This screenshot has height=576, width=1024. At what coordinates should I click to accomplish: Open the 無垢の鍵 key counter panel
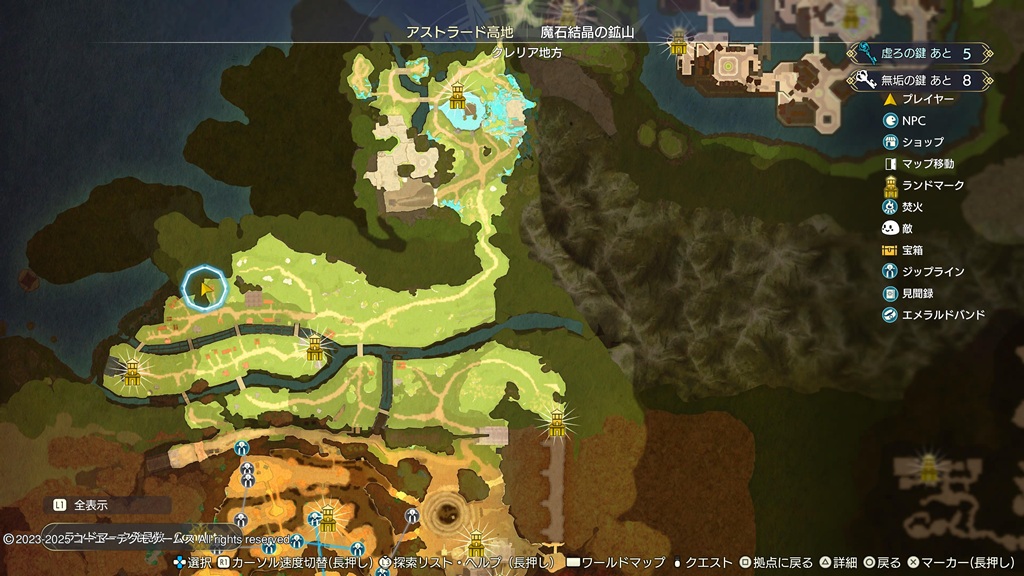920,80
